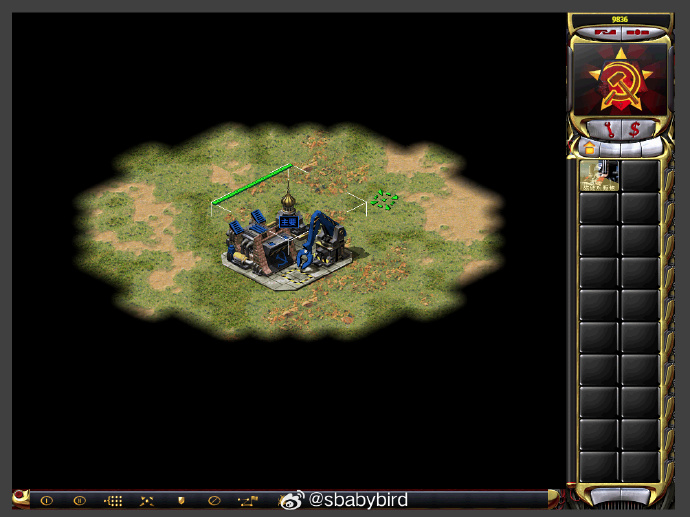The height and width of the screenshot is (517, 690).
Task: Click the team 2 command button
Action: click(x=79, y=500)
